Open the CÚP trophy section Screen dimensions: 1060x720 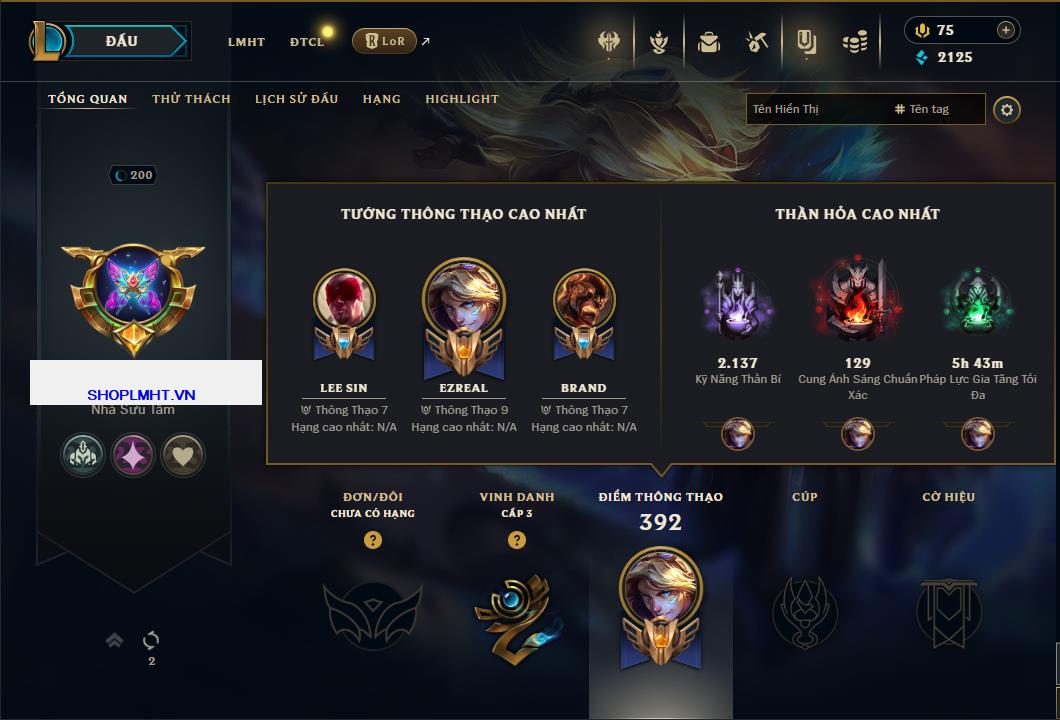click(x=804, y=612)
